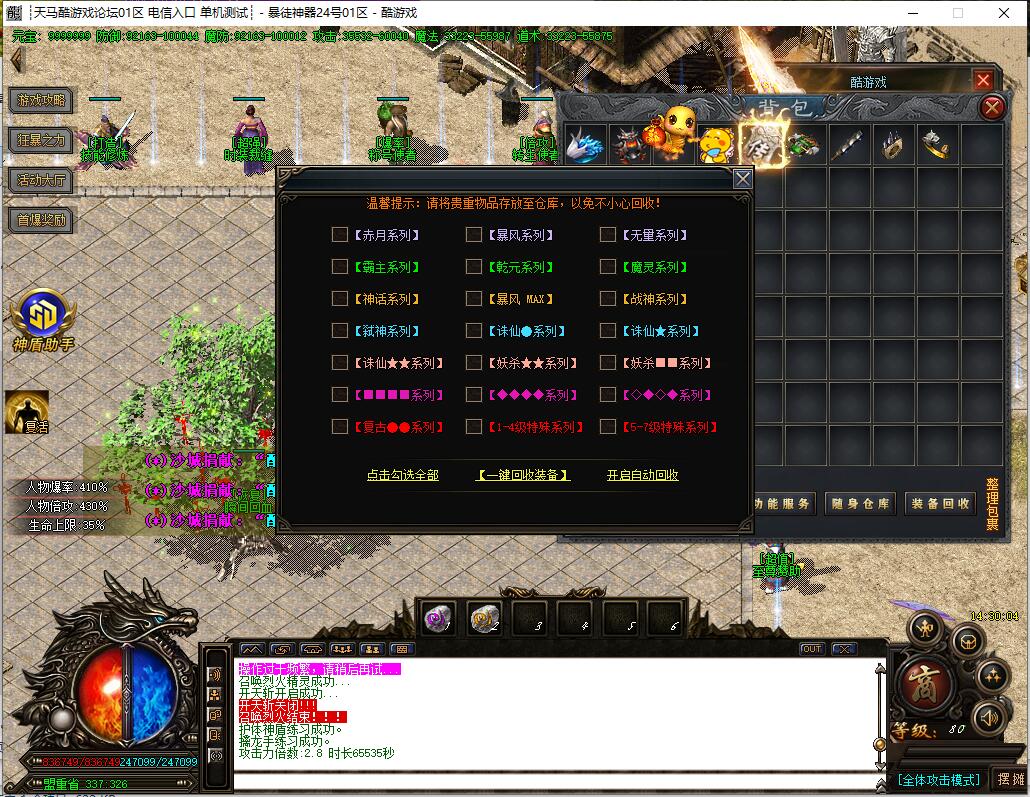Open the 游戏攻略 guide menu
Screen dimensions: 1030x797
pyautogui.click(x=42, y=100)
